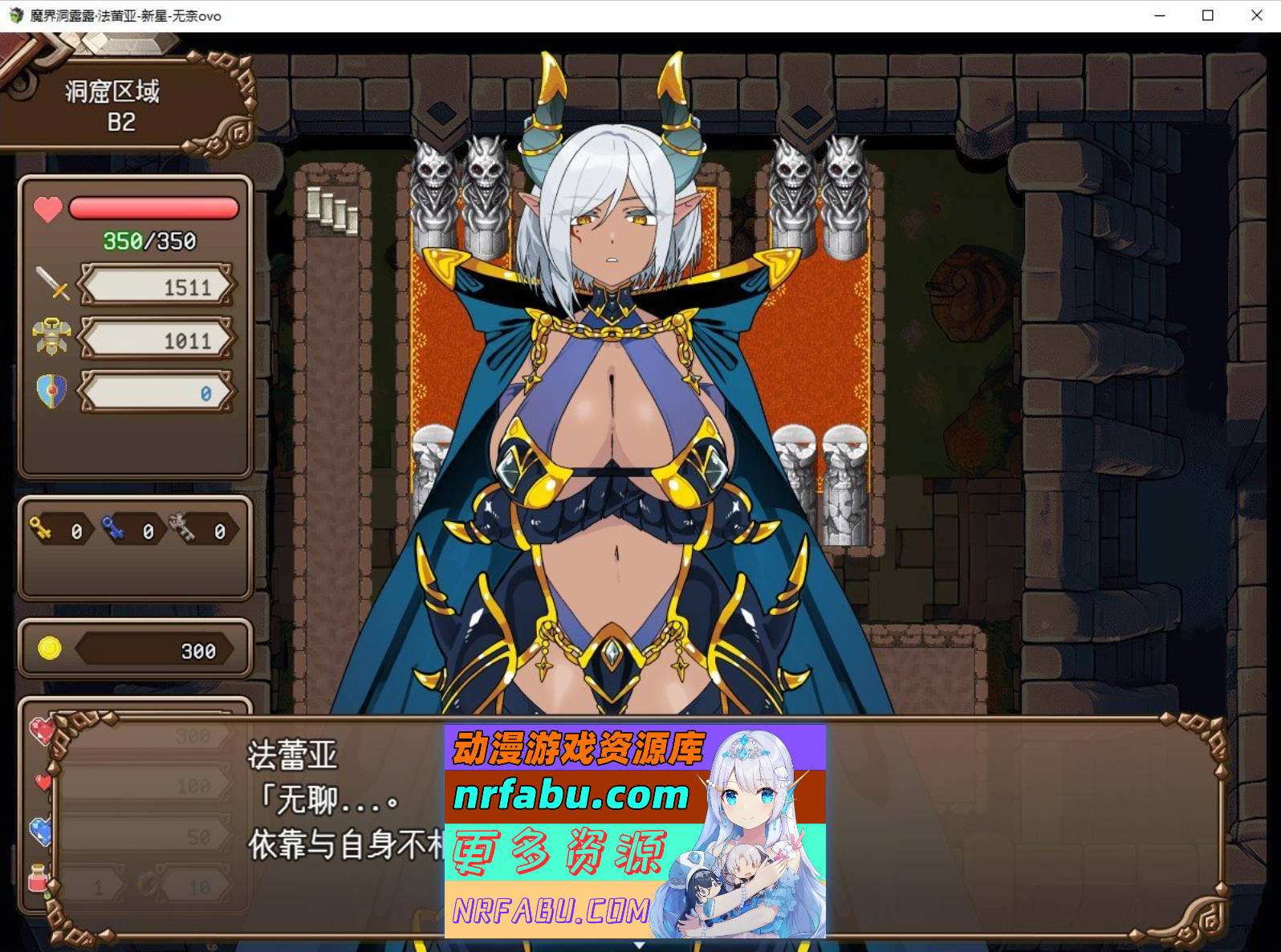The height and width of the screenshot is (952, 1281).
Task: Click the dialogue advance arrow at screen bottom
Action: tap(640, 946)
